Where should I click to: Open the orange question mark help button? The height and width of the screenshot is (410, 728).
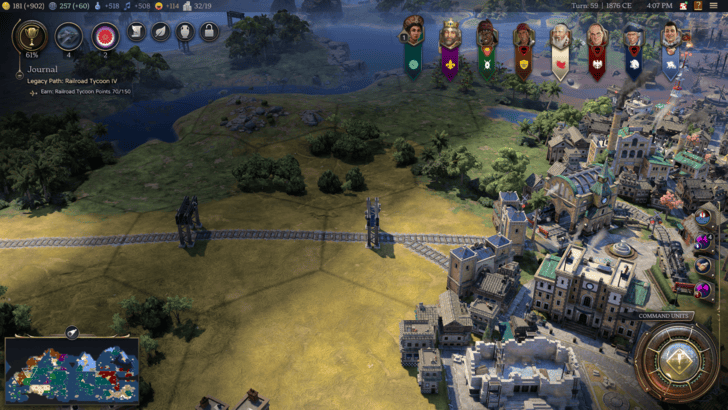click(696, 6)
